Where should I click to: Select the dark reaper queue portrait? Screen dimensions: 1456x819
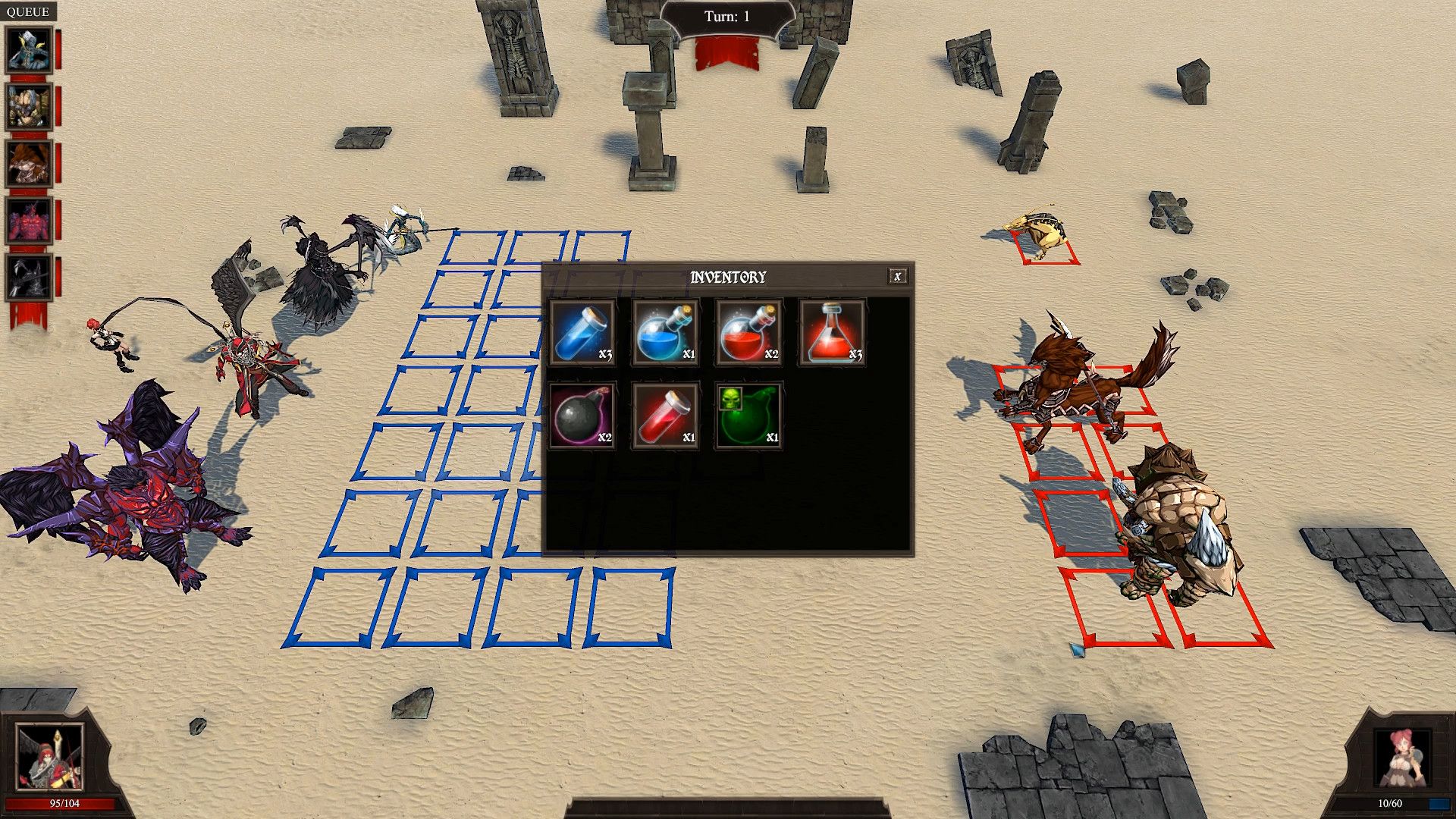pyautogui.click(x=29, y=278)
